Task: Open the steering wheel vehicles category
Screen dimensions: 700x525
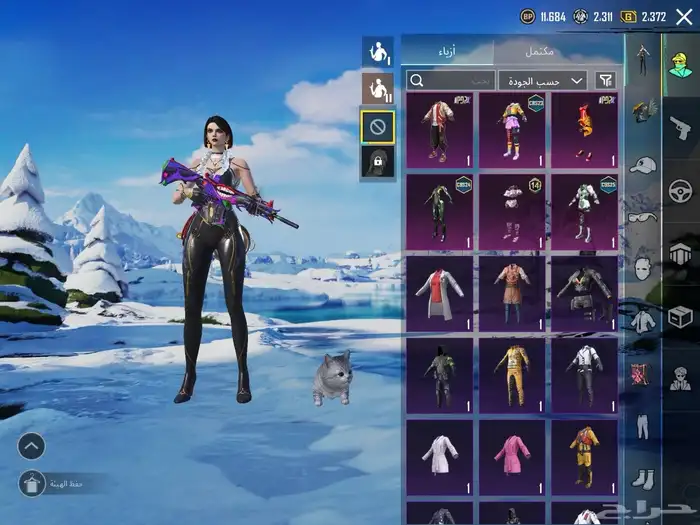Action: pyautogui.click(x=681, y=190)
